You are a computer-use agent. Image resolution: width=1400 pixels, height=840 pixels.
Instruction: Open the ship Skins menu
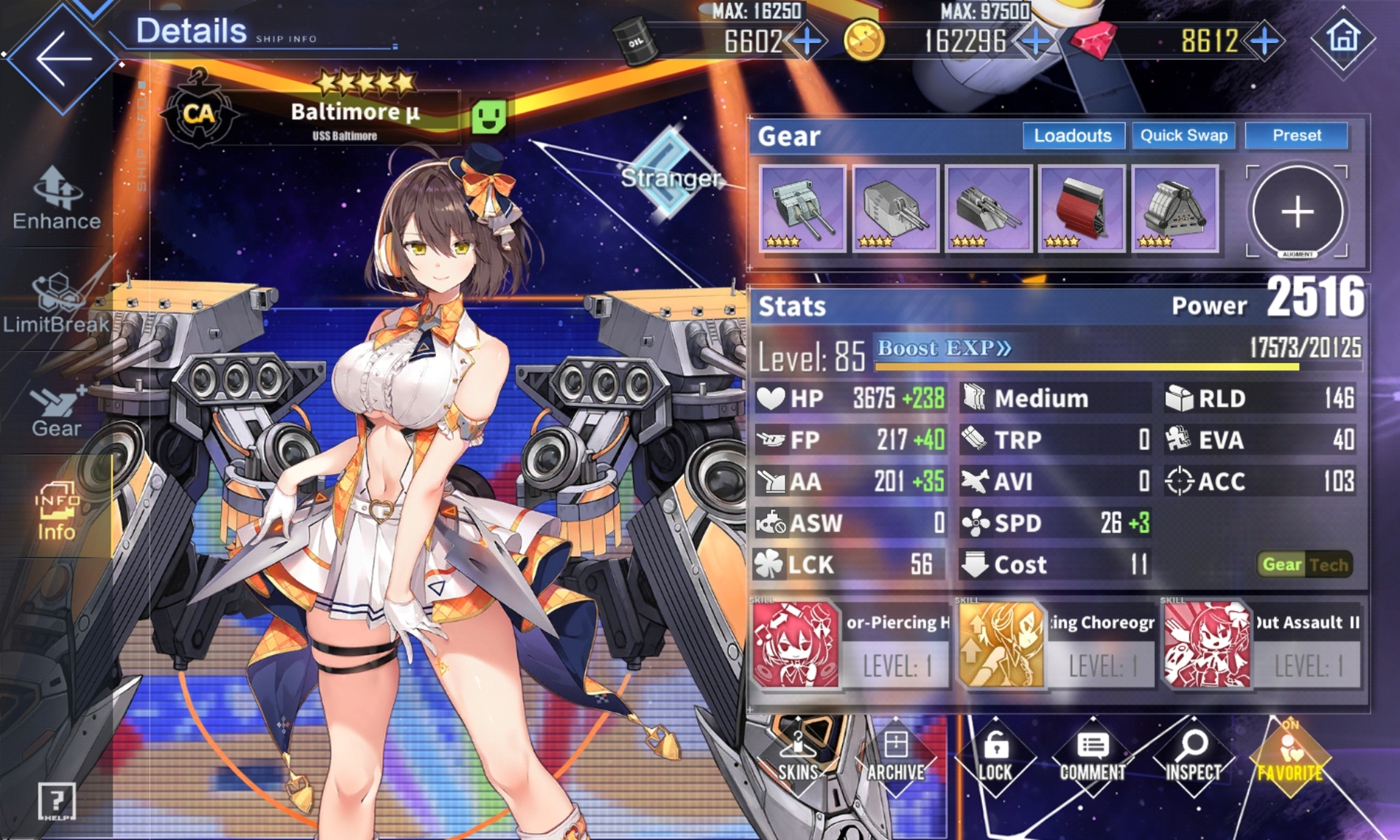coord(798,758)
